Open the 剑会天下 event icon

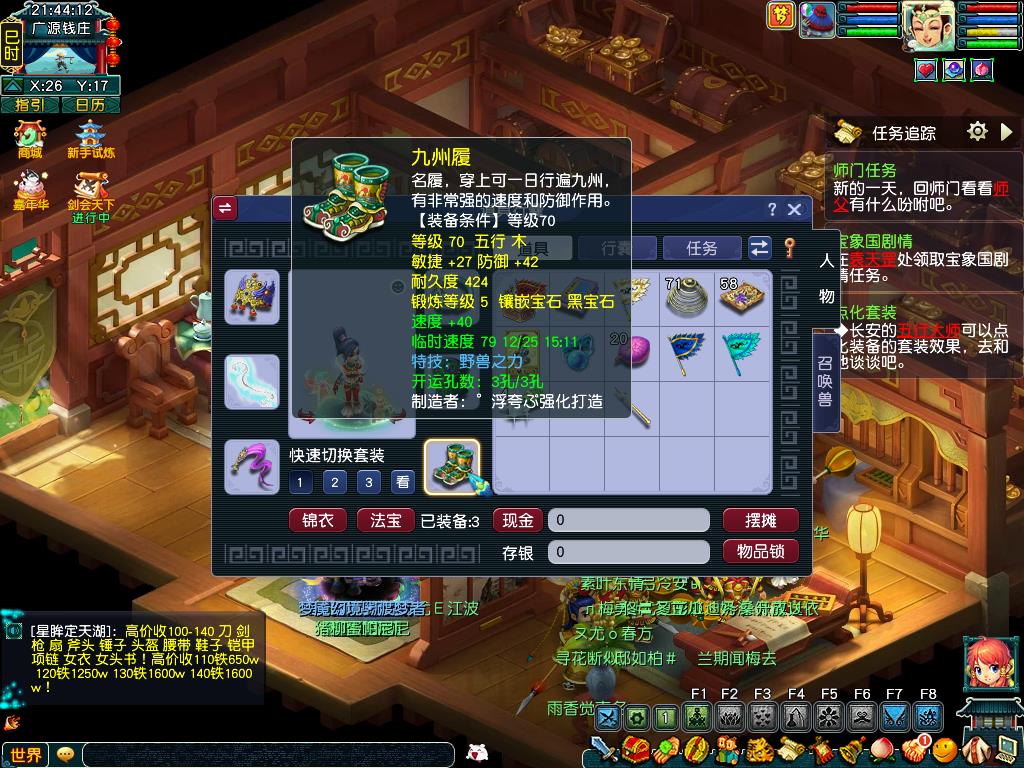(91, 190)
